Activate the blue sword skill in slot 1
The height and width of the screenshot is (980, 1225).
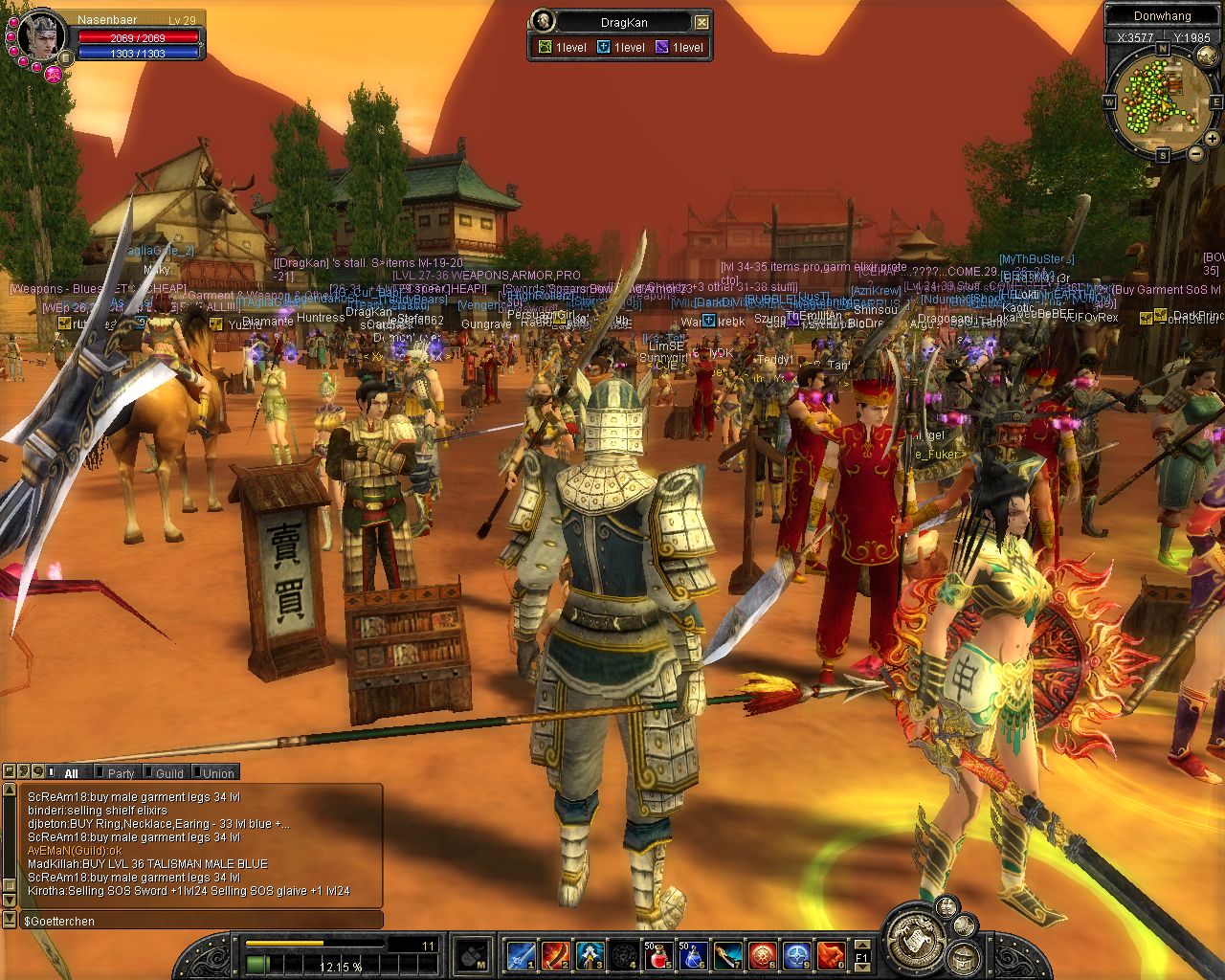[x=521, y=955]
